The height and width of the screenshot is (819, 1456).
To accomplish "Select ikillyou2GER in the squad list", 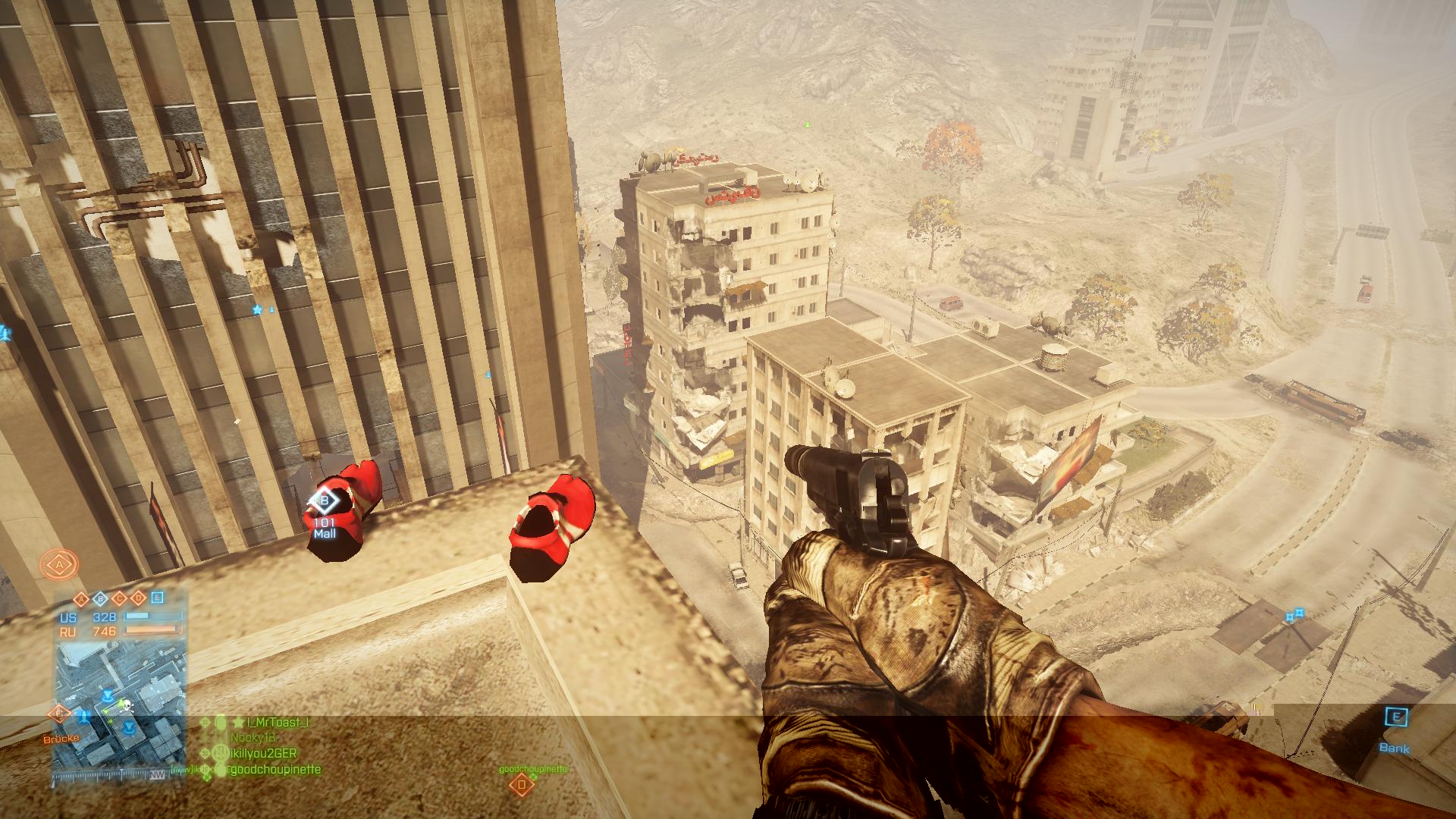I will (262, 753).
